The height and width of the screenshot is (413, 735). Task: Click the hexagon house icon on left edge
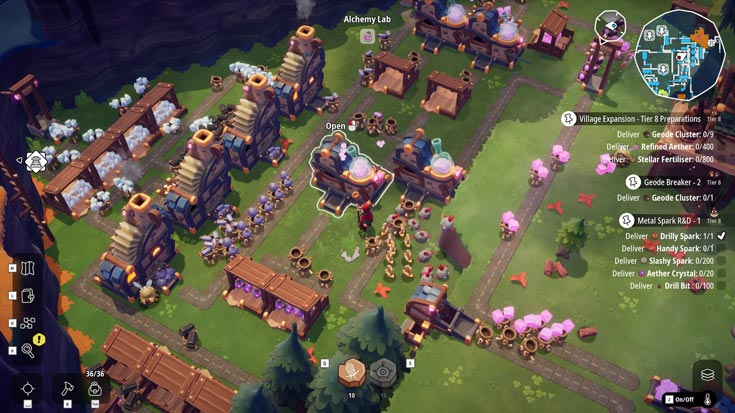(x=36, y=160)
